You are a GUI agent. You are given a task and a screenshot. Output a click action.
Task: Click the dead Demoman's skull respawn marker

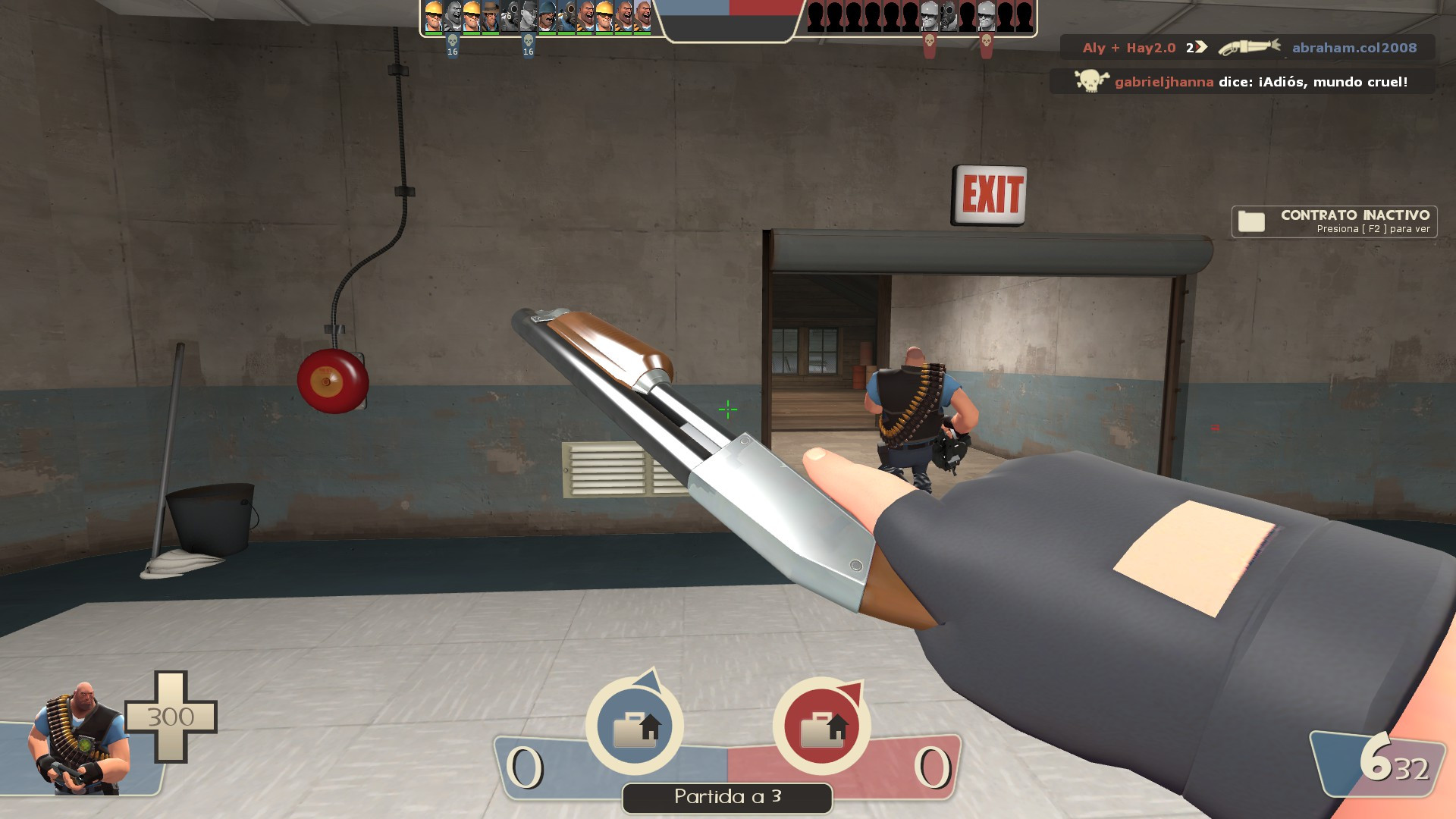tap(527, 42)
